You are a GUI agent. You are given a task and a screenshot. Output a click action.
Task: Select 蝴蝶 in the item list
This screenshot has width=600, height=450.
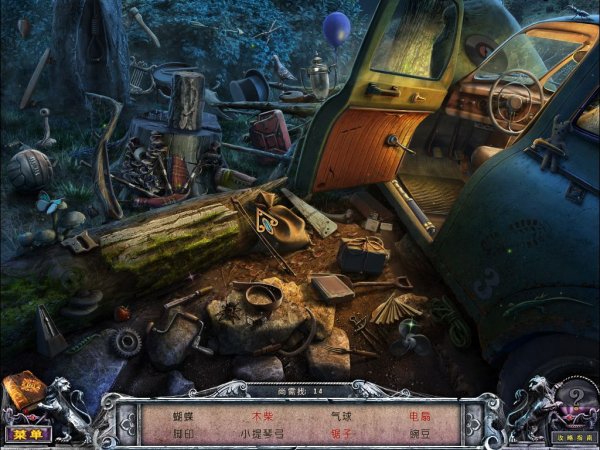click(x=181, y=413)
